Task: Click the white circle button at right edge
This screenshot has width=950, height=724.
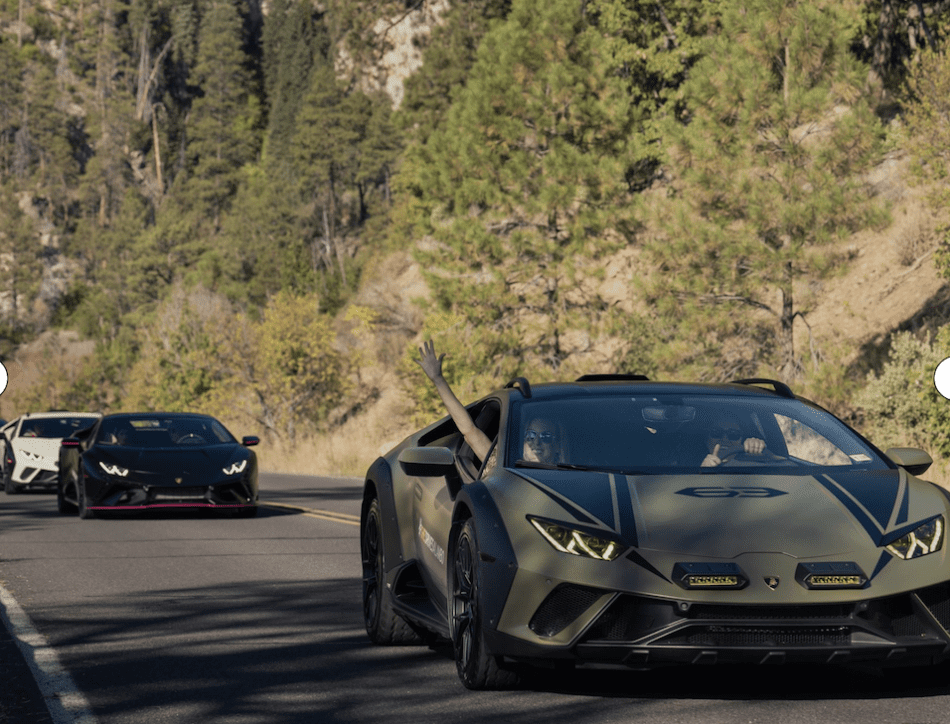Action: pyautogui.click(x=943, y=378)
